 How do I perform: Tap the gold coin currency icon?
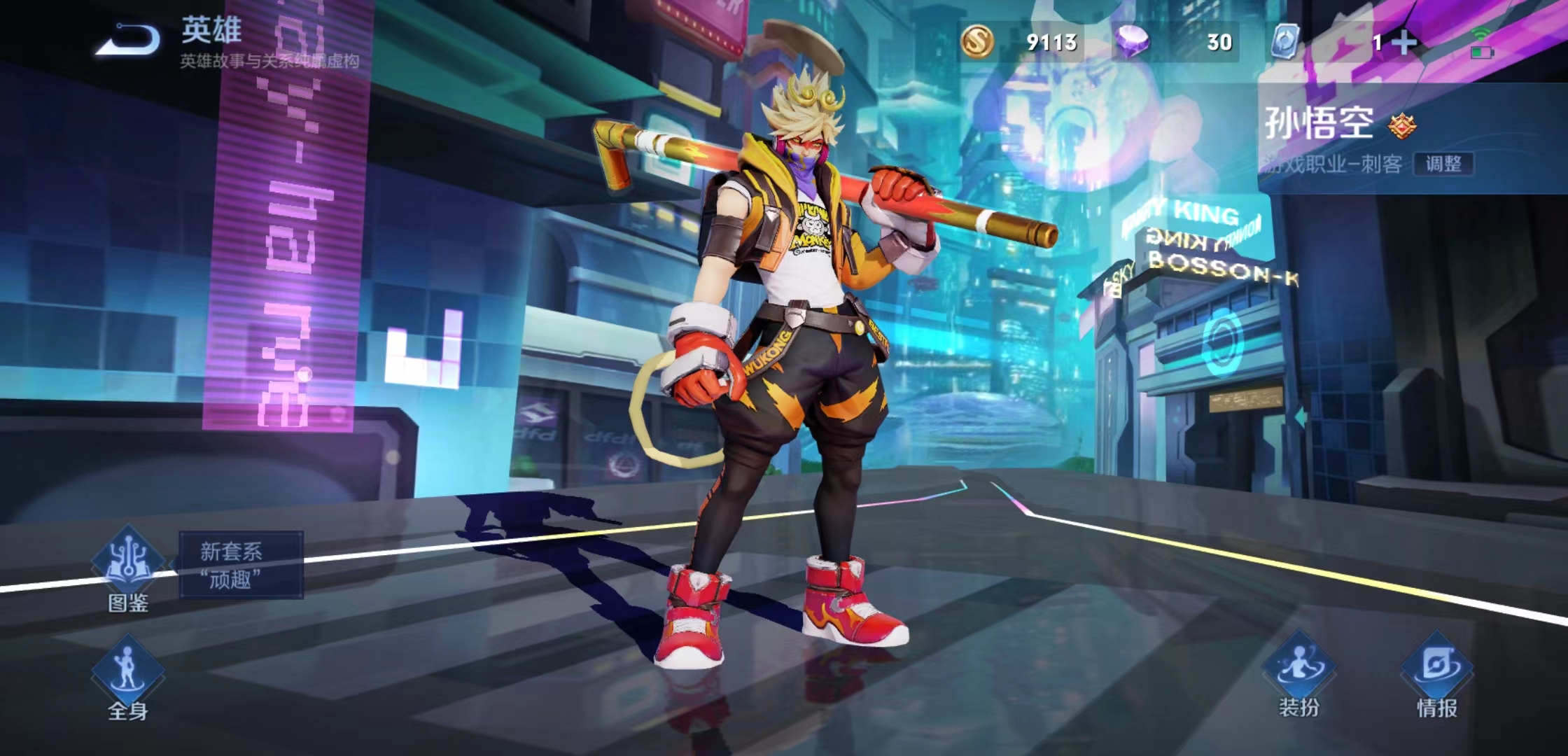(x=976, y=41)
